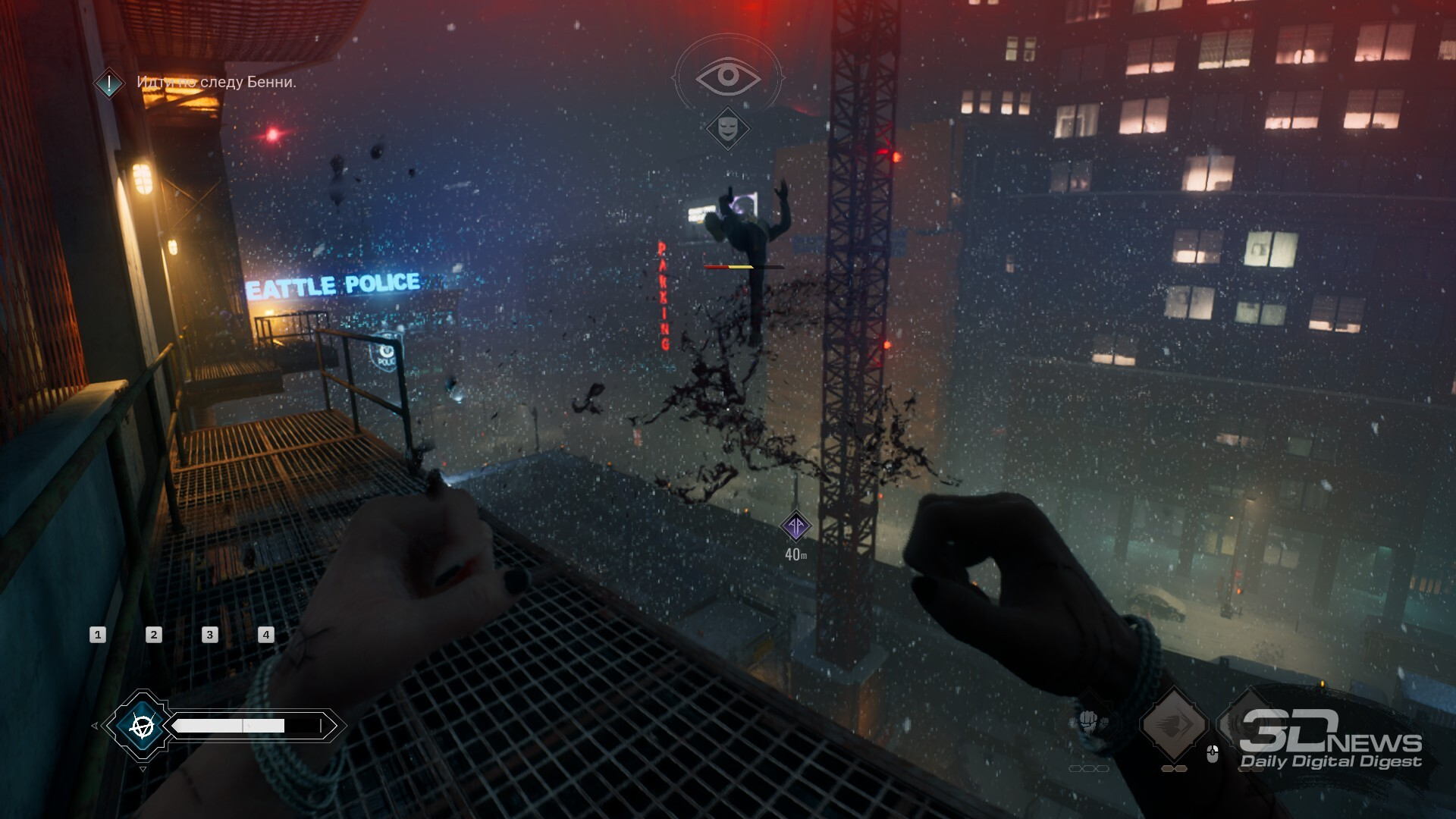Select the eye detection indicator
This screenshot has height=819, width=1456.
click(728, 75)
